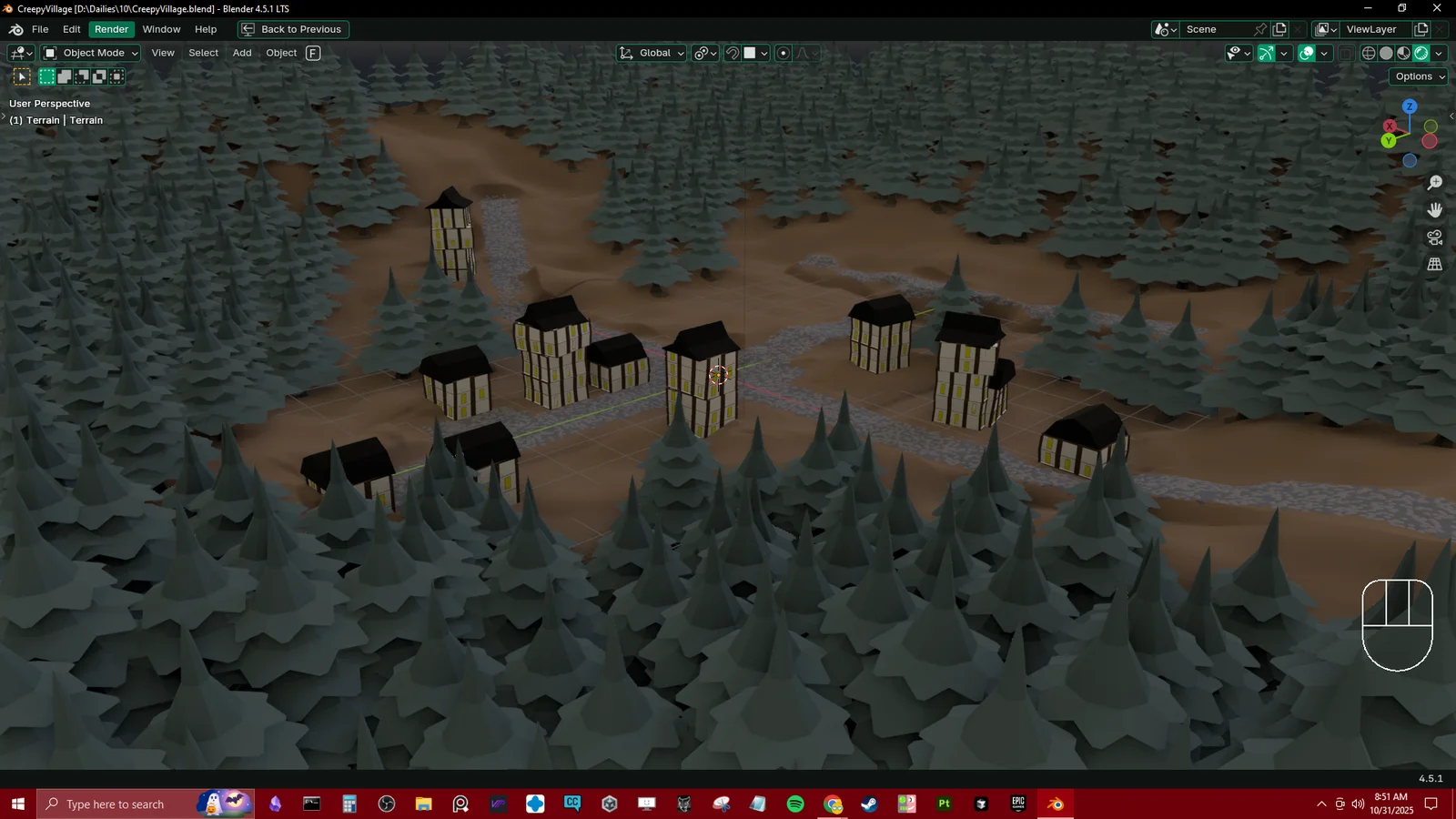The height and width of the screenshot is (819, 1456).
Task: Open the Object Mode dropdown
Action: click(x=89, y=53)
